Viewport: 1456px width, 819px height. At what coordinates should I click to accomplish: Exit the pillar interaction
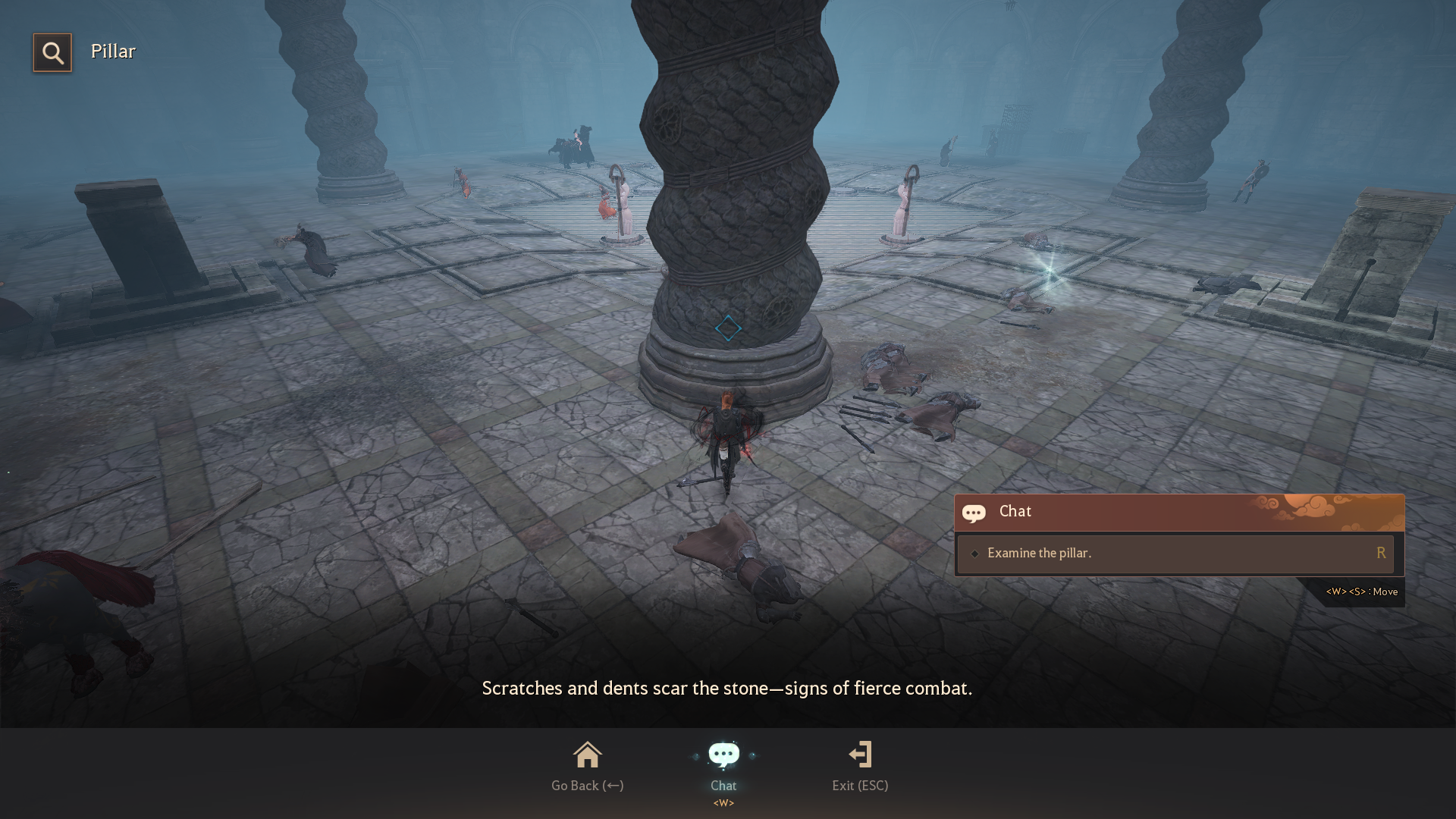860,756
